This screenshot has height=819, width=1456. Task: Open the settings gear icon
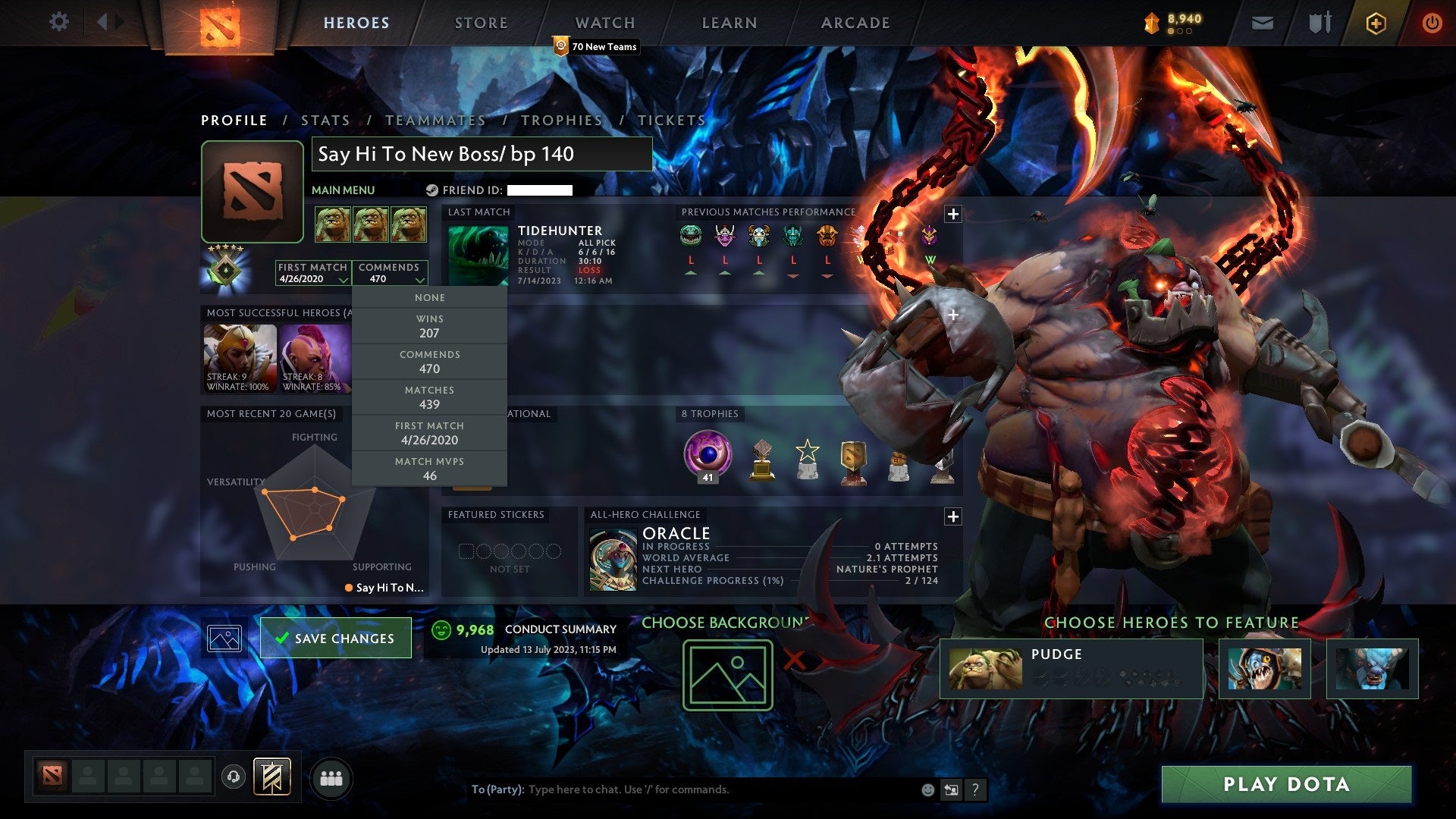coord(58,22)
